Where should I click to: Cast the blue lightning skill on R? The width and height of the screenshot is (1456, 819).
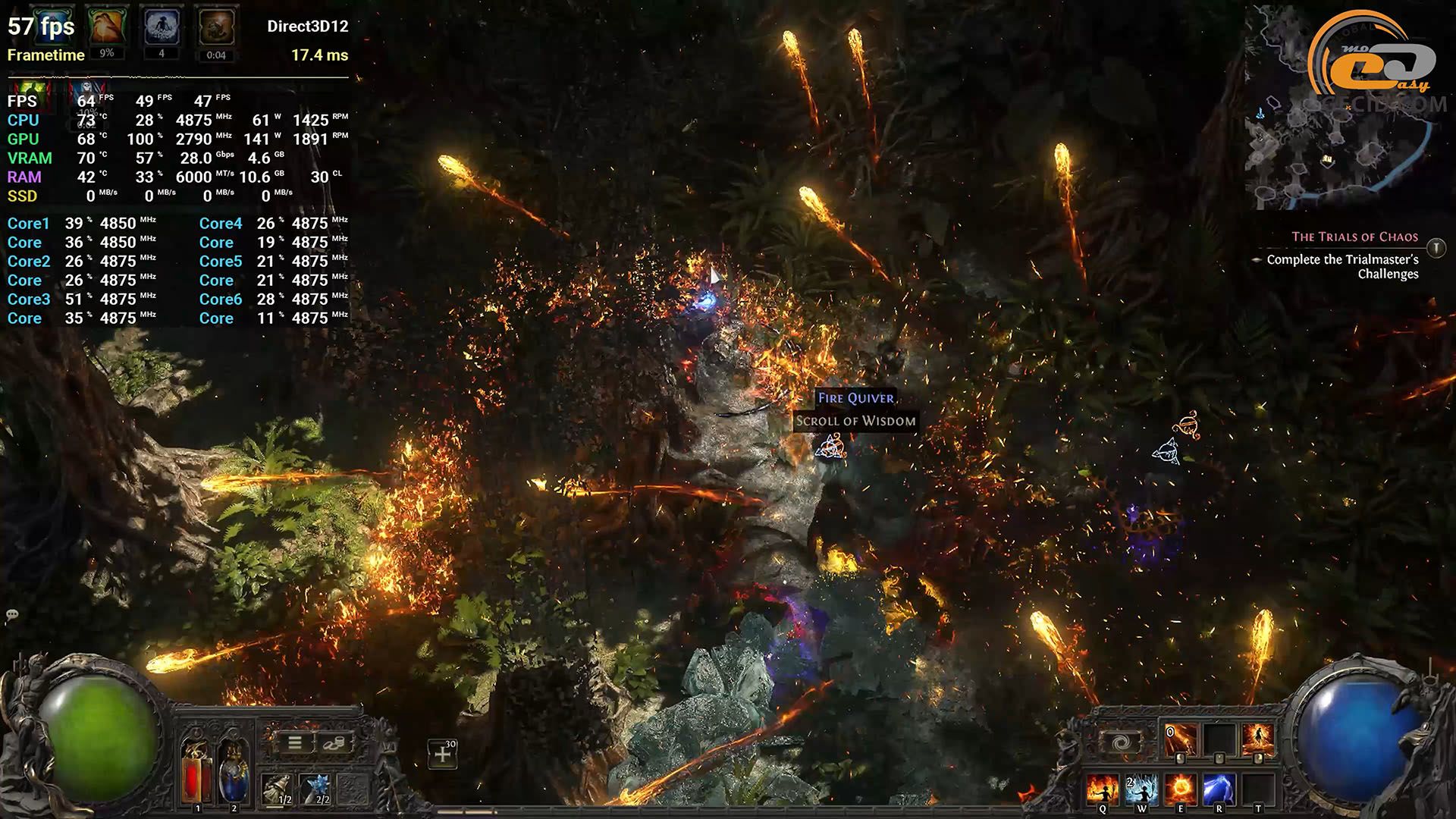coord(1219,789)
